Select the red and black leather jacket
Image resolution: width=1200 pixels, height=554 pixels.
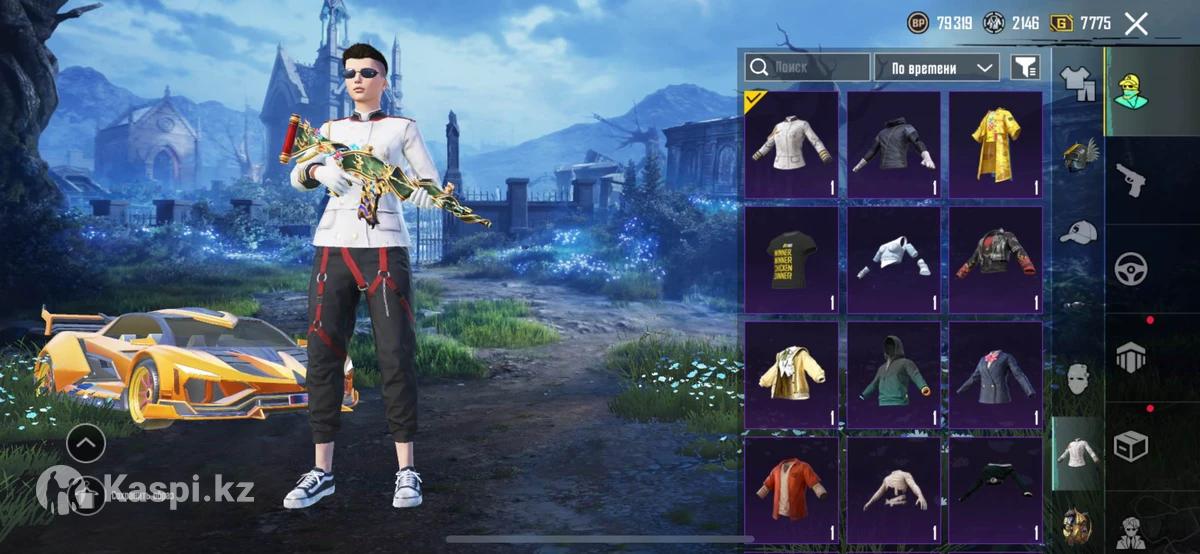(995, 259)
